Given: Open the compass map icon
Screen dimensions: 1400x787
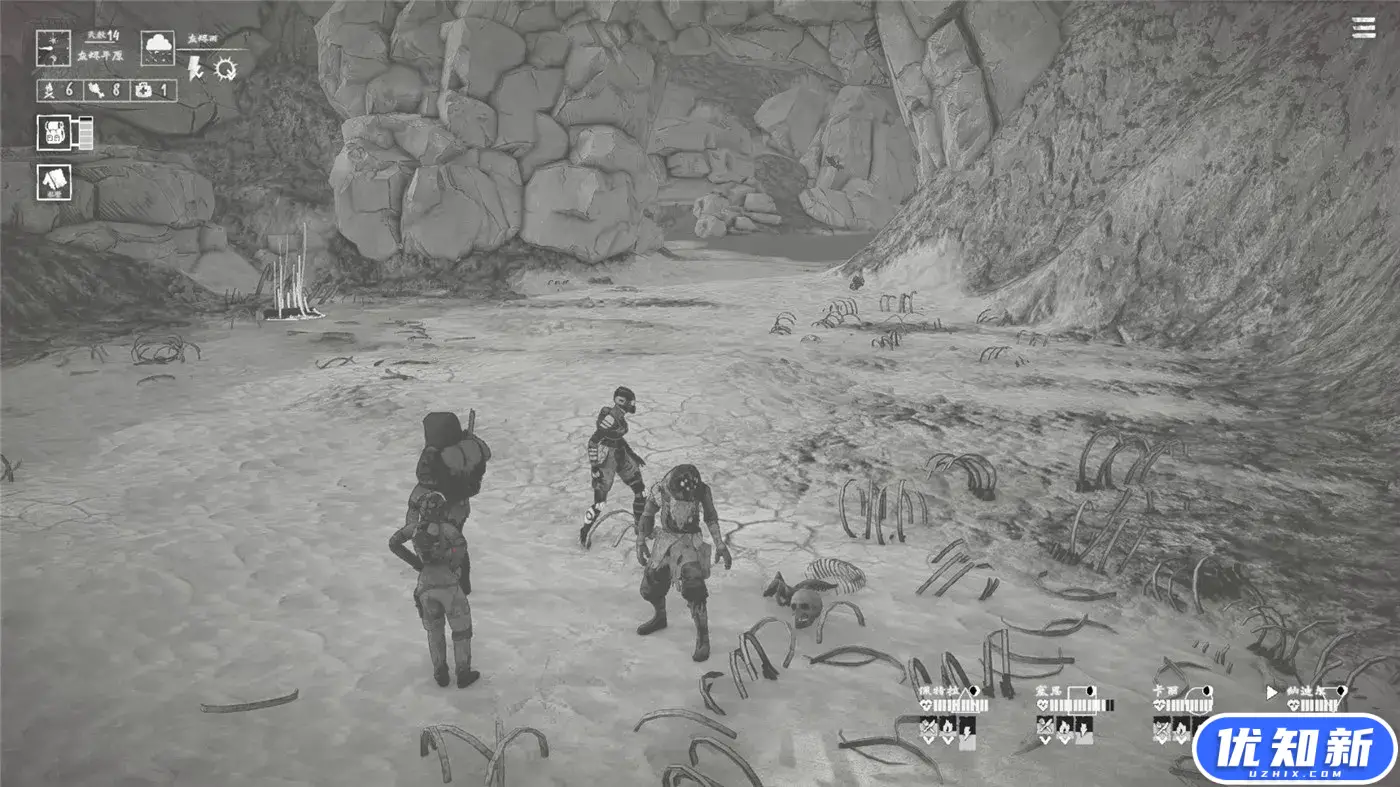Looking at the screenshot, I should pyautogui.click(x=53, y=47).
